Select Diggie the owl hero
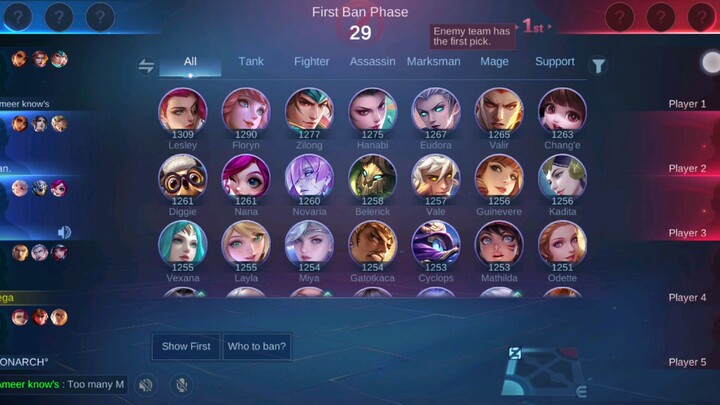This screenshot has height=405, width=720. 183,177
